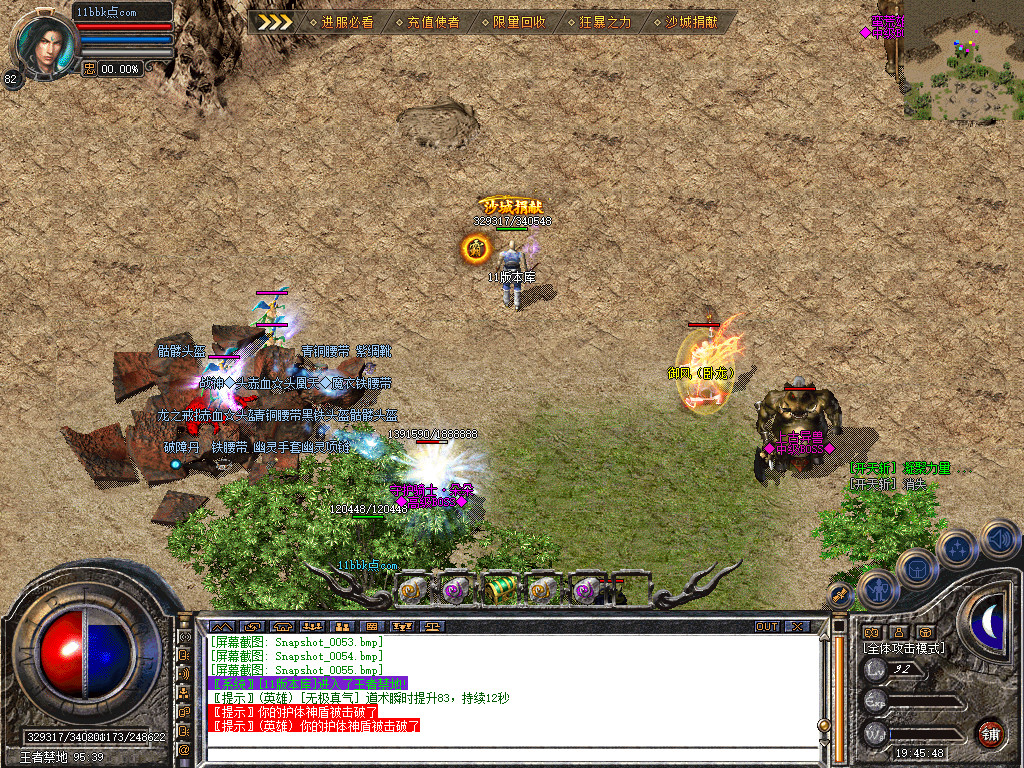
Task: Open the minimap
Action: click(x=962, y=60)
